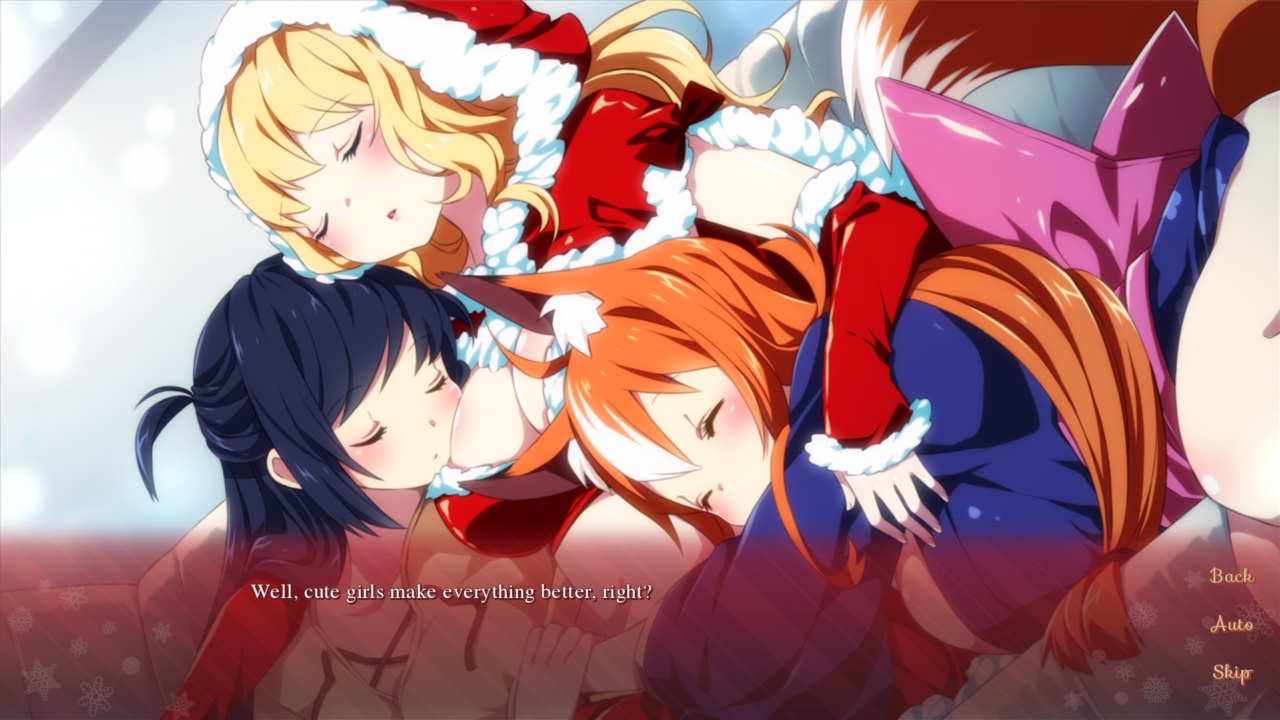The height and width of the screenshot is (720, 1280).
Task: Enable Auto mode for automatic text advance
Action: (1232, 624)
